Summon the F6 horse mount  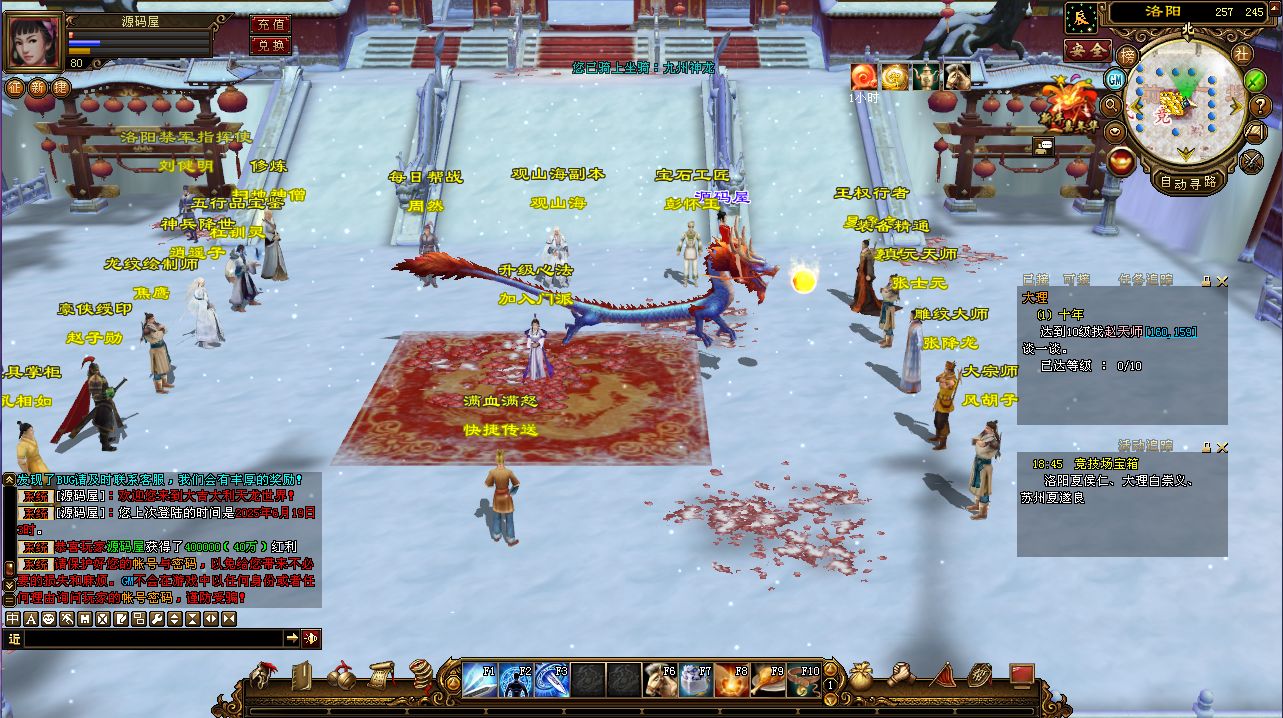[660, 680]
